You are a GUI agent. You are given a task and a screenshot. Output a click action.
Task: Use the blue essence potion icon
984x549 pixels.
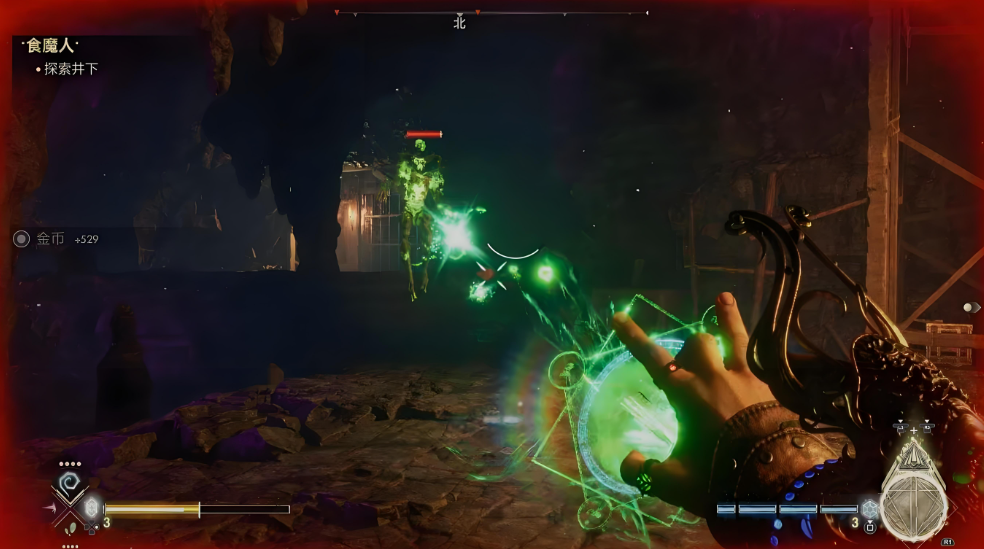869,509
